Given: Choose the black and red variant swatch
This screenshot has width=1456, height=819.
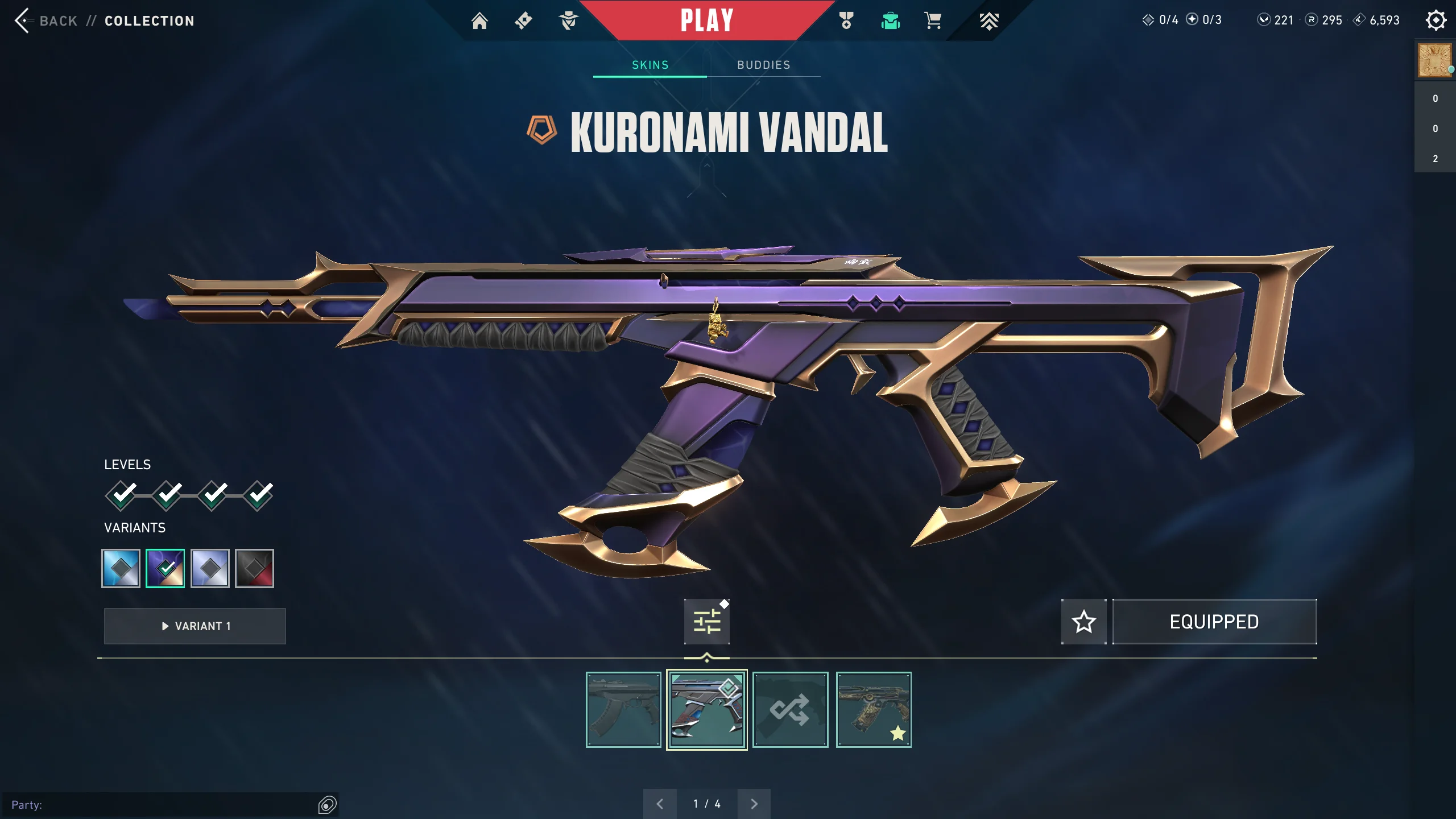Looking at the screenshot, I should [254, 568].
